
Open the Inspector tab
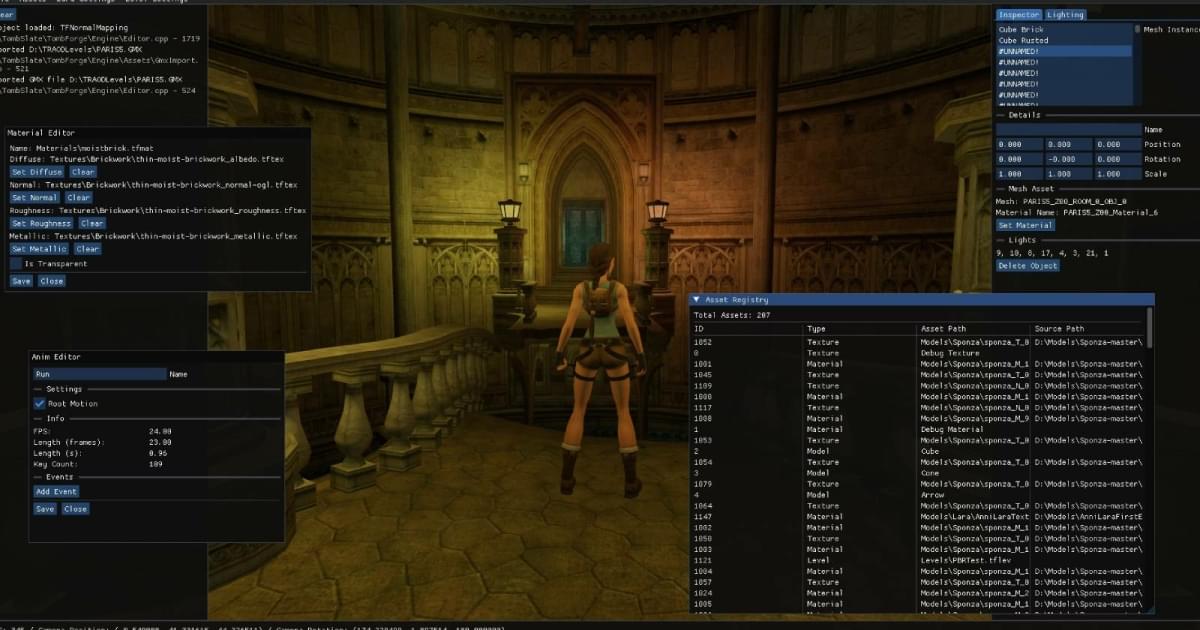click(1019, 15)
